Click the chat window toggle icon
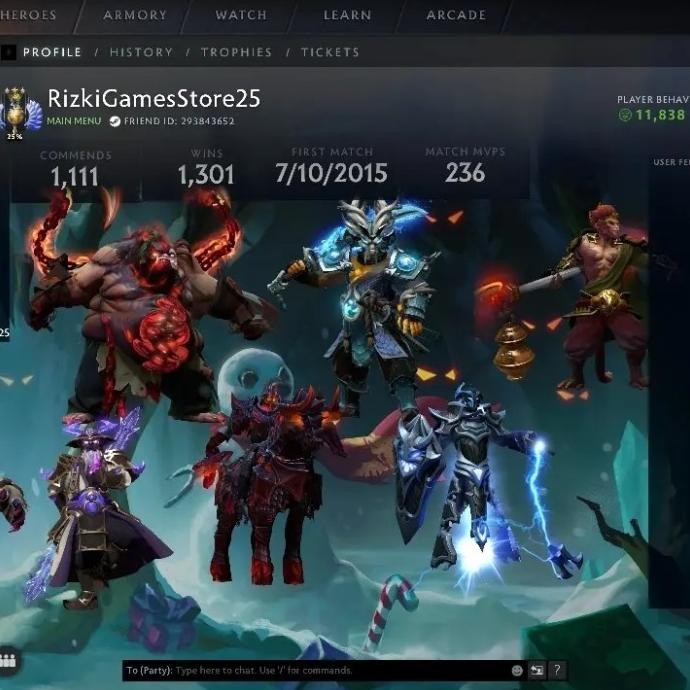This screenshot has width=690, height=690. point(537,670)
